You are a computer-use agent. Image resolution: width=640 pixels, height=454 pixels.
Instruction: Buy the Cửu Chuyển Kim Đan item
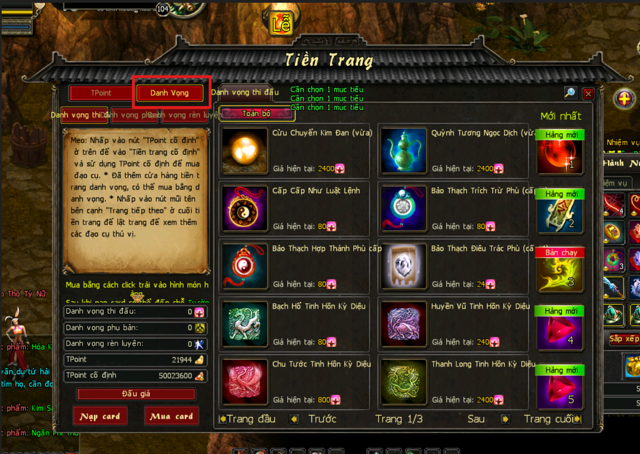coord(242,149)
